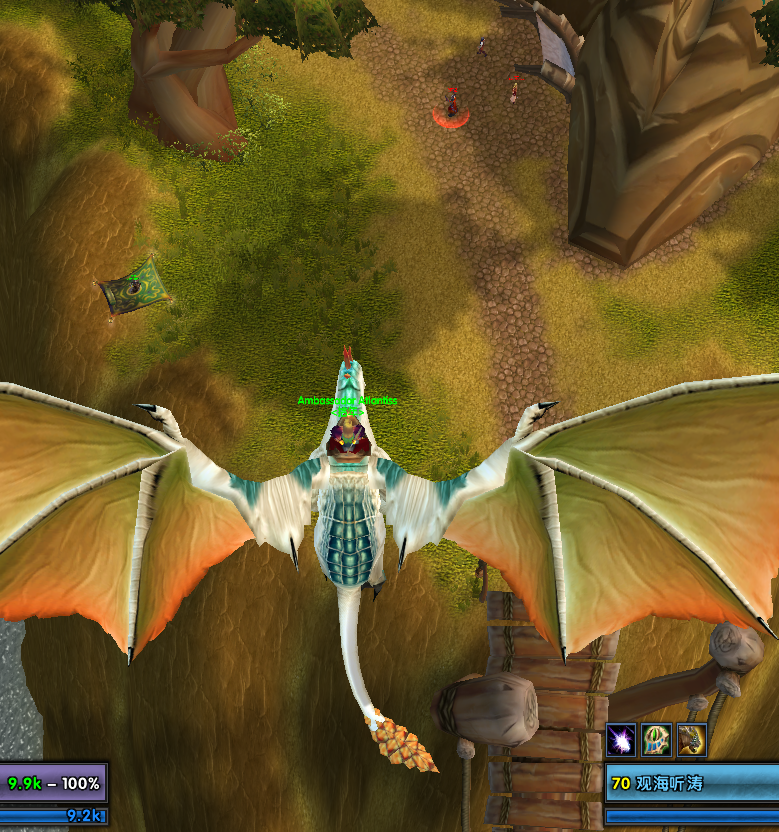Click the purple starburst buff icon
Viewport: 779px width, 832px height.
[x=621, y=740]
